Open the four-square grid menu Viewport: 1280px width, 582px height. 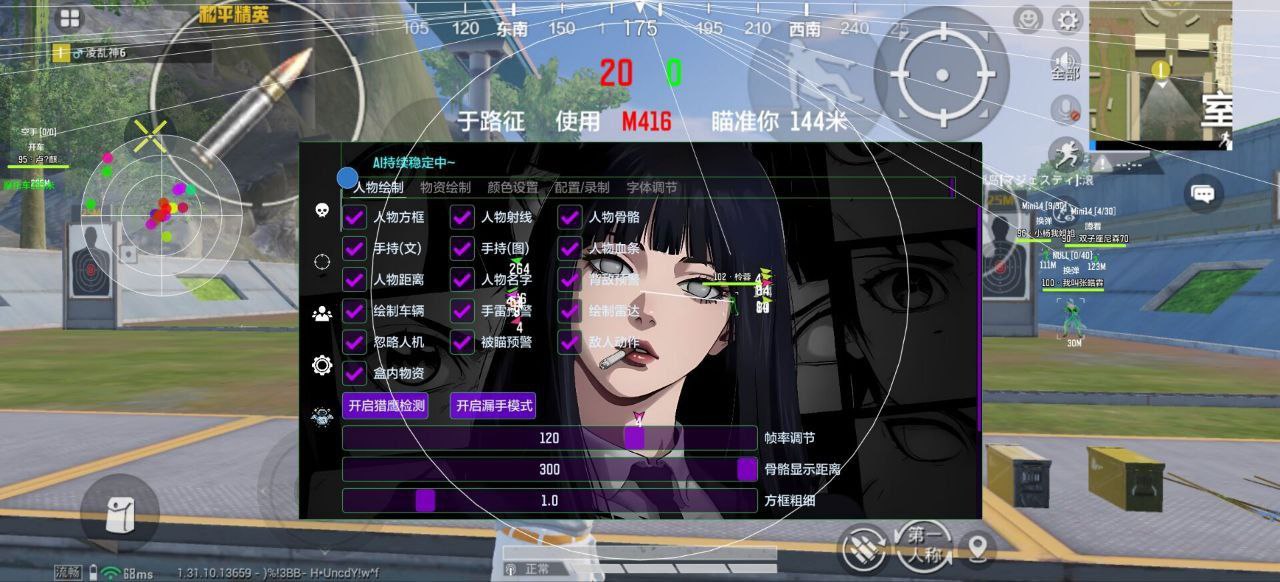69,18
